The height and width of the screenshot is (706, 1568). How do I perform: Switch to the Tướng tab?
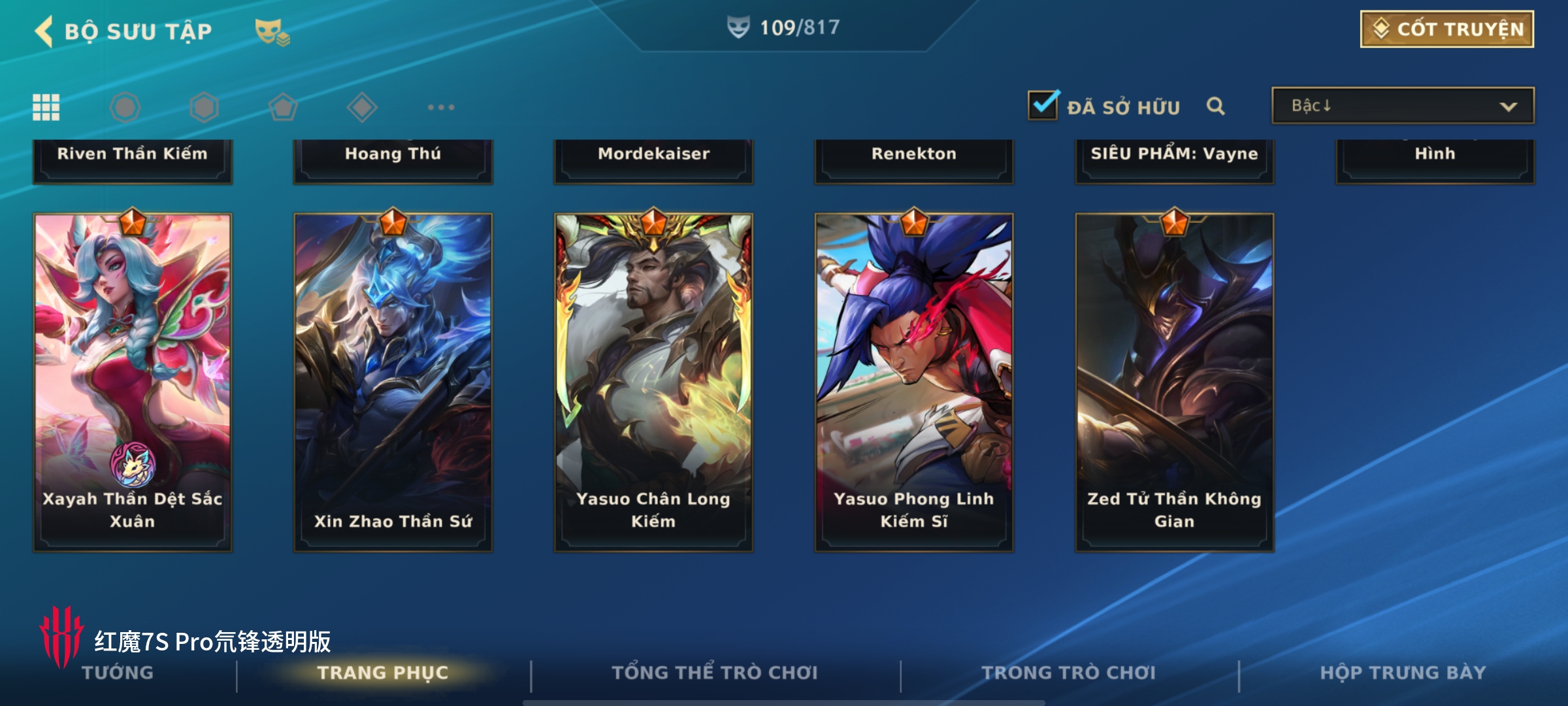coord(118,673)
